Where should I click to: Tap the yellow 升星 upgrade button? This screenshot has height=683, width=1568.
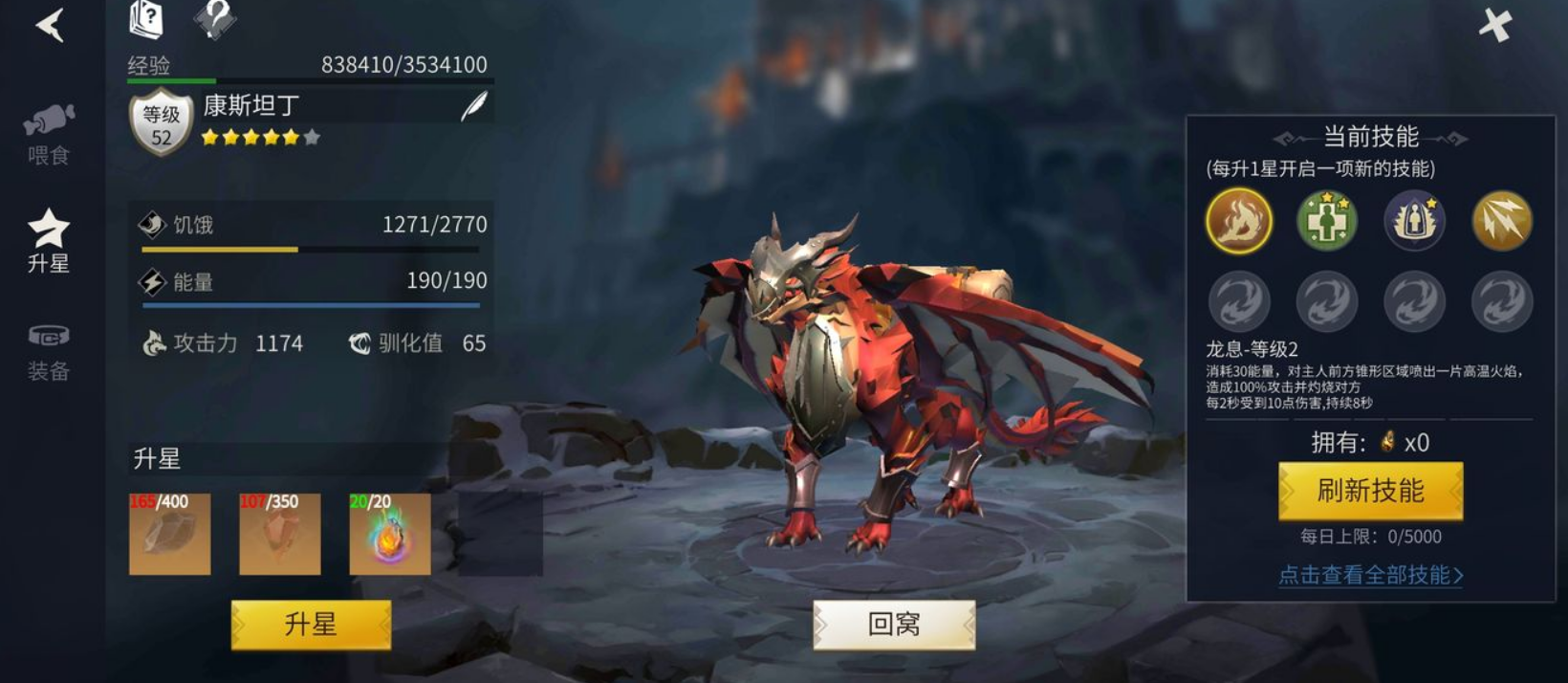311,625
